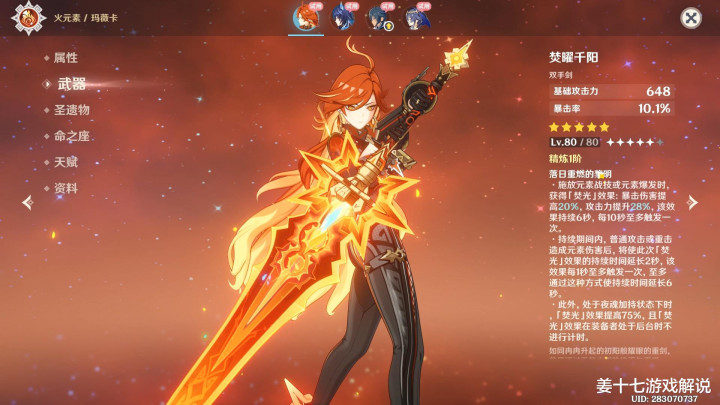Viewport: 720px width, 405px height.
Task: Choose the second trial character portrait
Action: (x=342, y=17)
